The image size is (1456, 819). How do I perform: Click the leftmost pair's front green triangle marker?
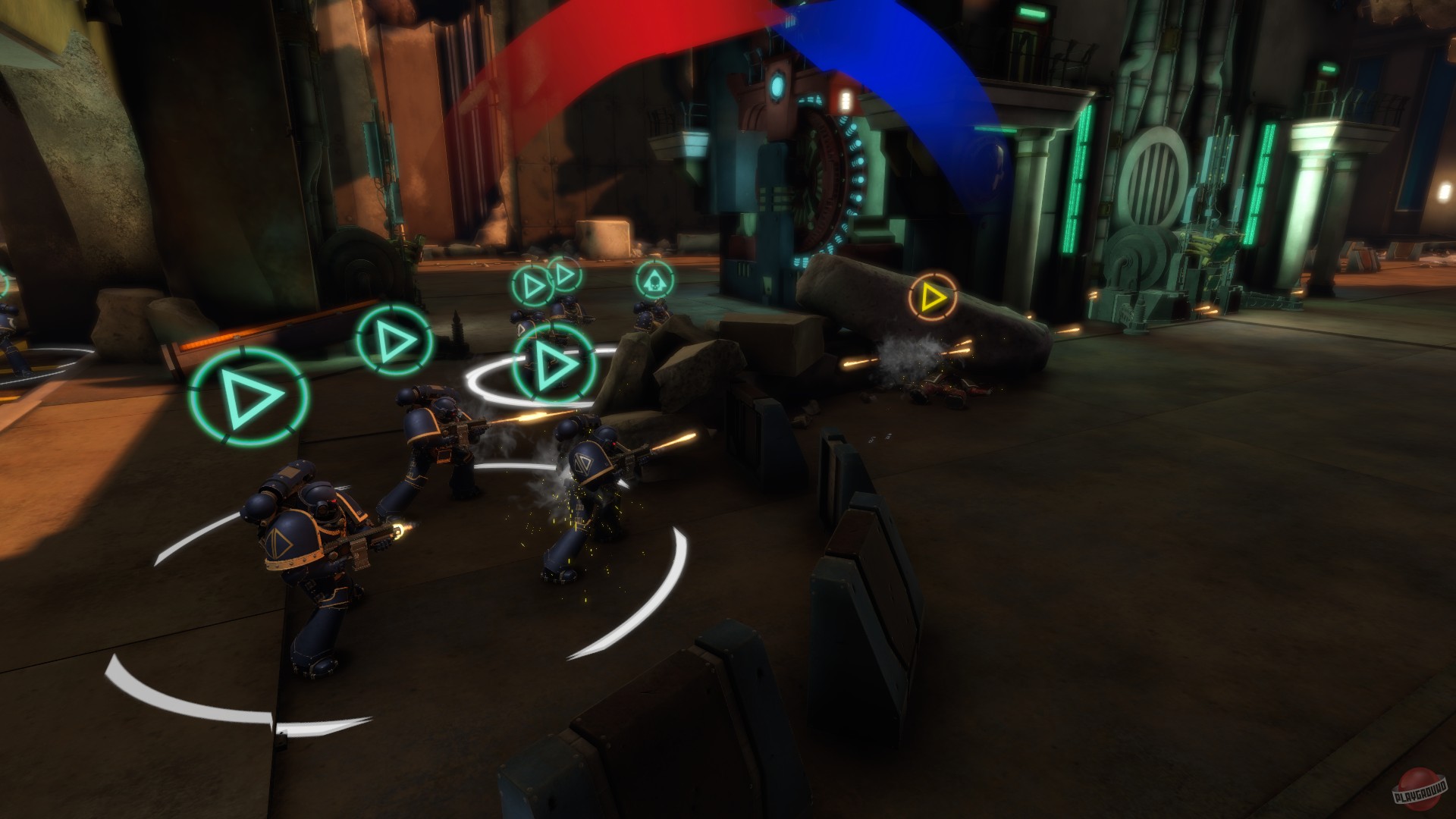[531, 287]
